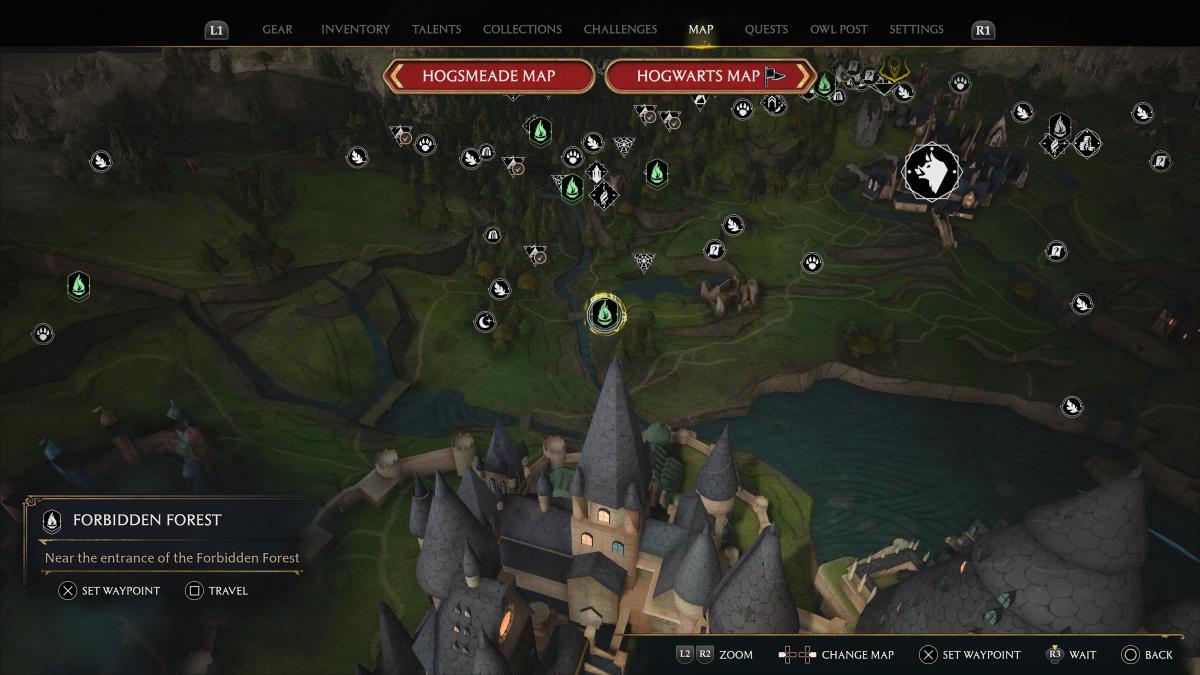View the Owl Post tab
The width and height of the screenshot is (1200, 675).
click(839, 30)
